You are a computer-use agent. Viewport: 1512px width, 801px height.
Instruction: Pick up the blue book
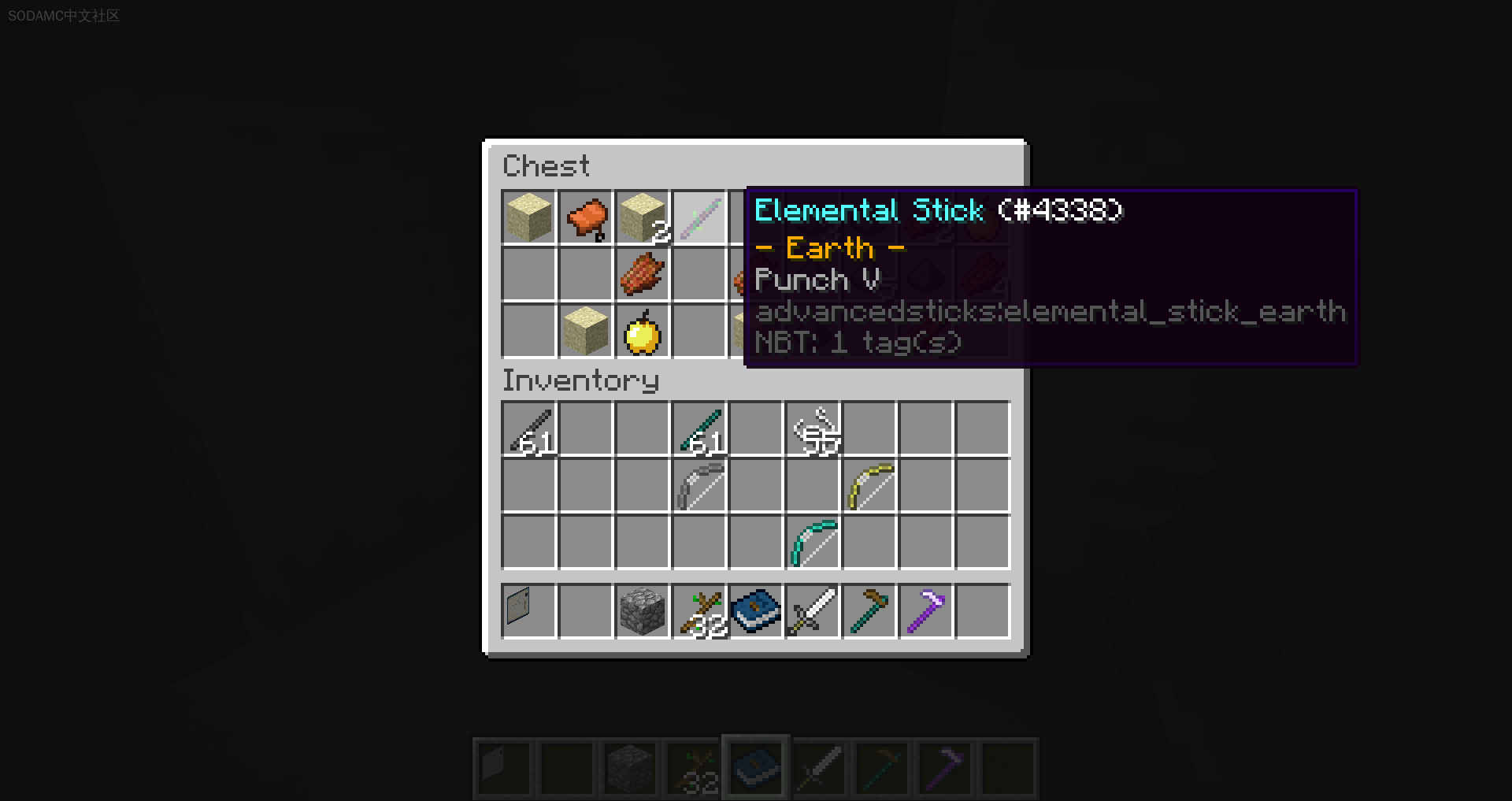pyautogui.click(x=756, y=611)
